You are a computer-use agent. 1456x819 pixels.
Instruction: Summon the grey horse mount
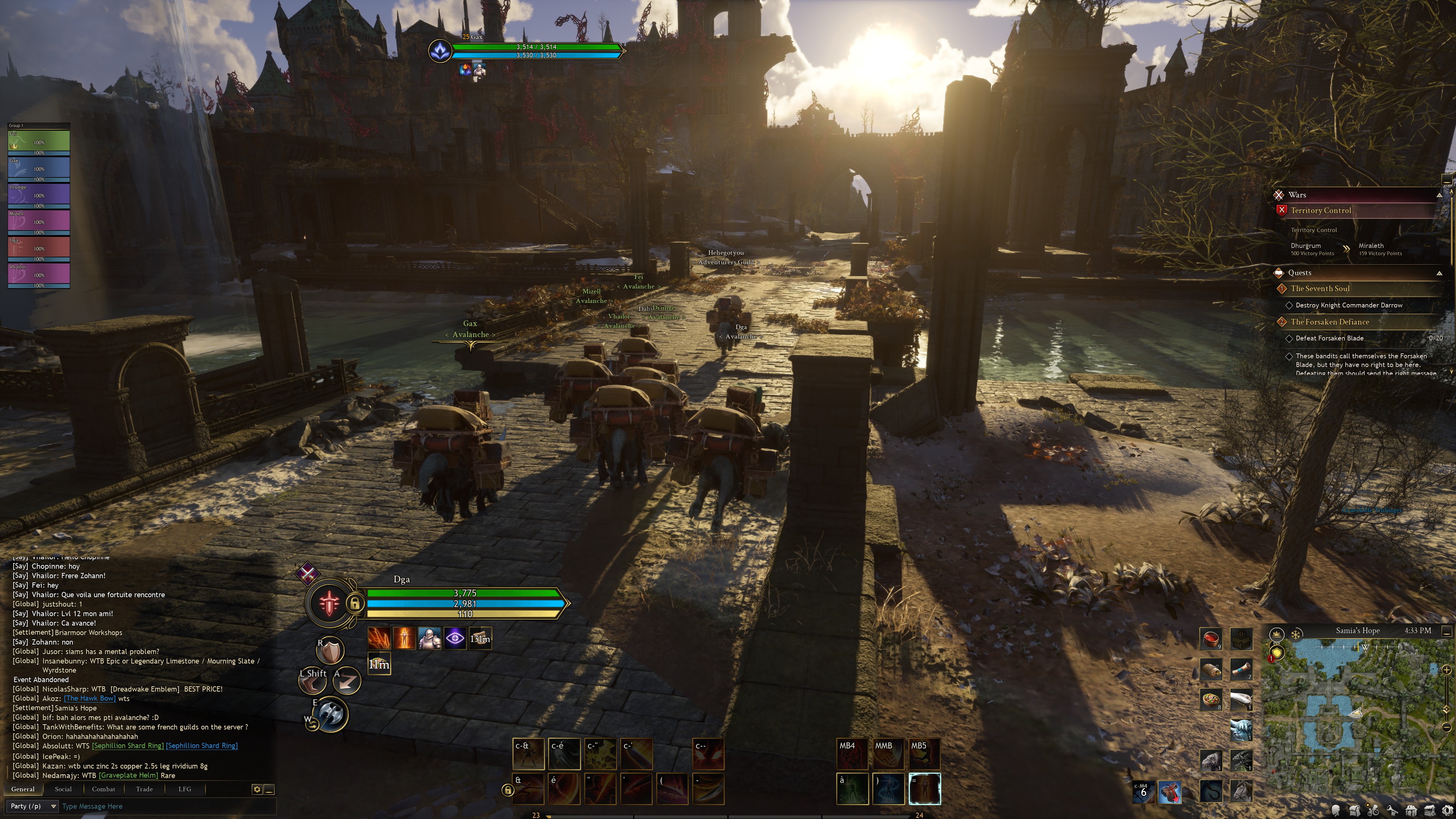pos(1241,790)
